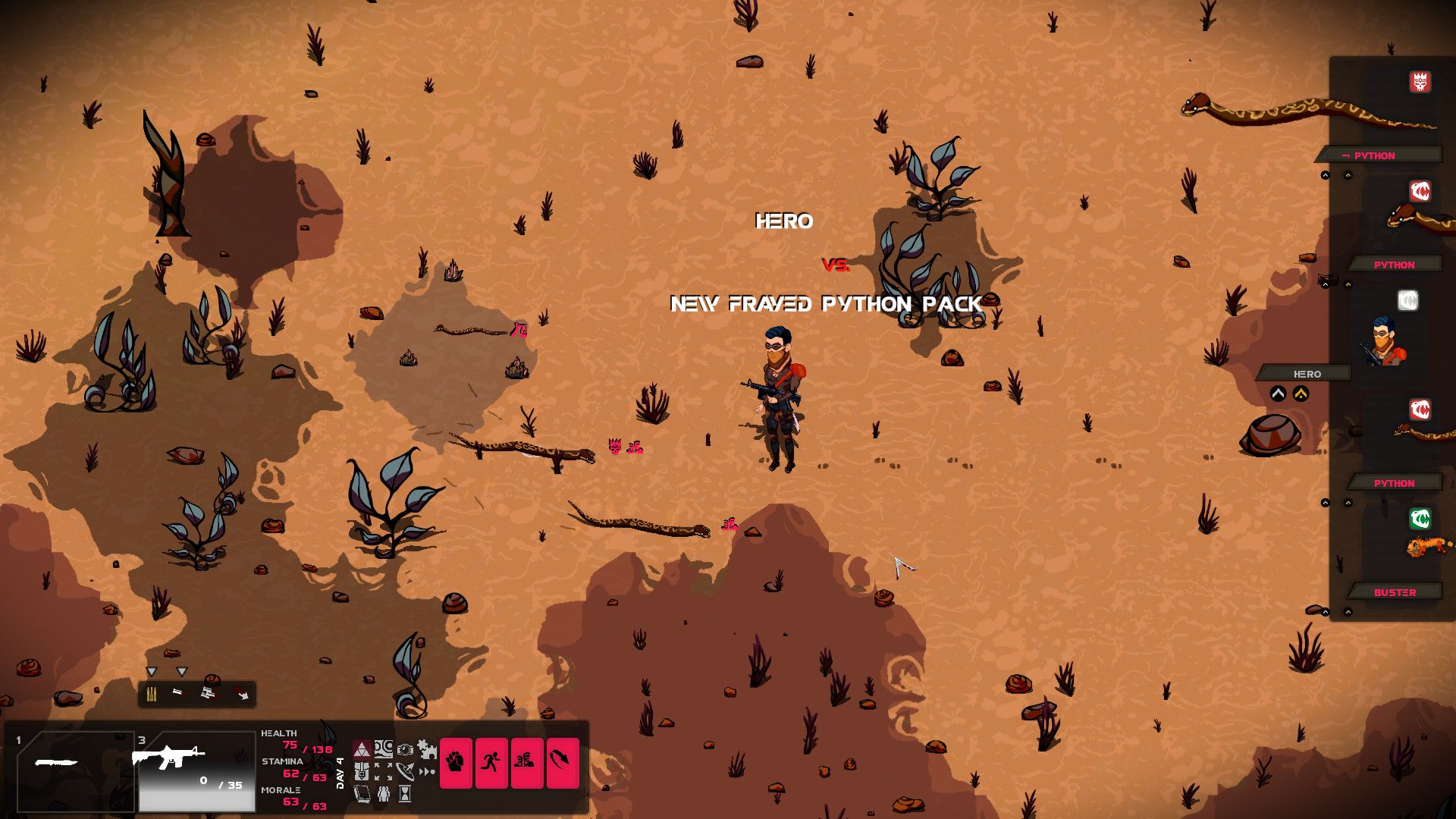Use the boots ability card
Image resolution: width=1456 pixels, height=819 pixels.
[x=527, y=762]
